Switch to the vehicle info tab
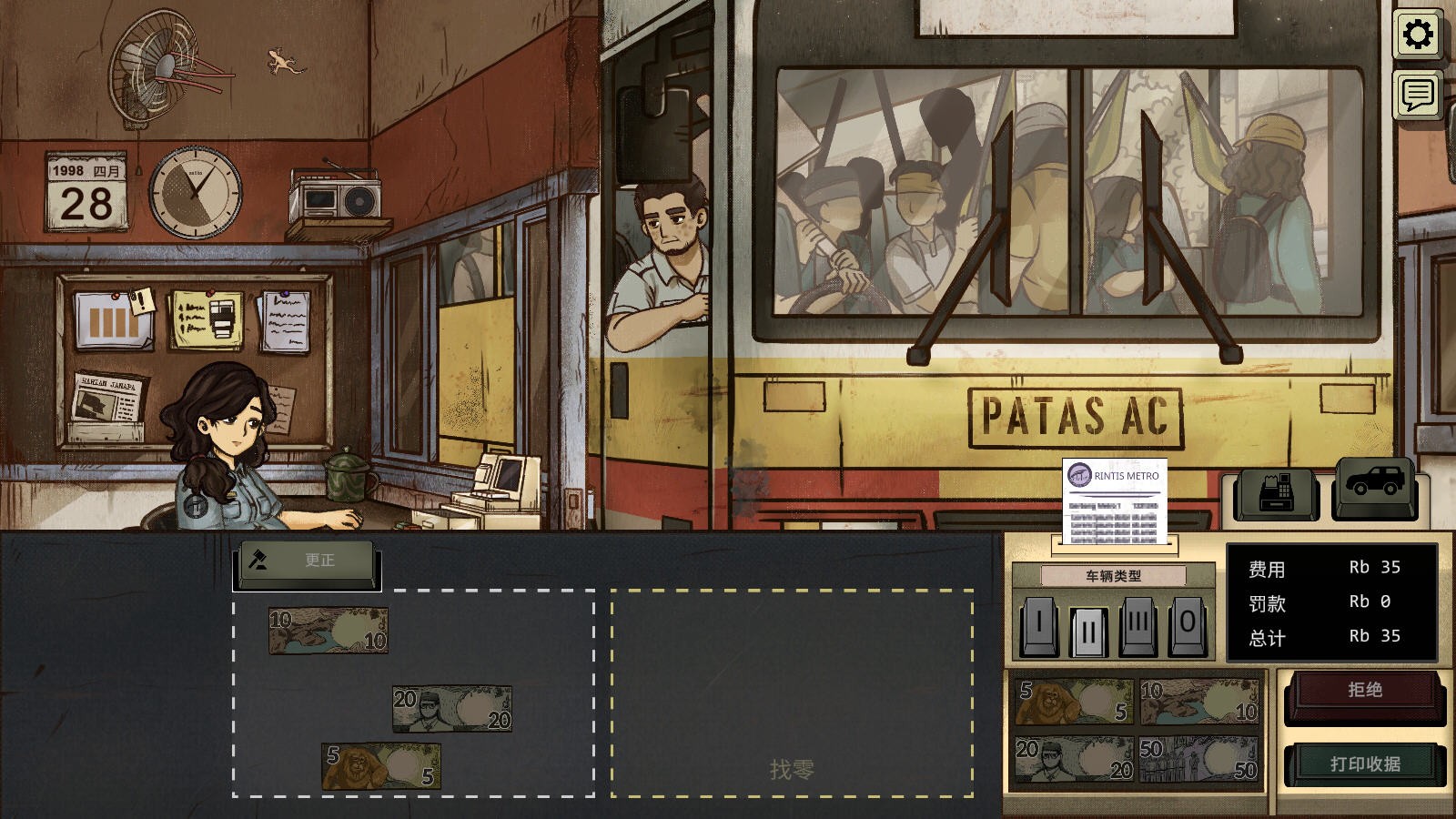Screen dimensions: 1456x819 pos(1375,486)
